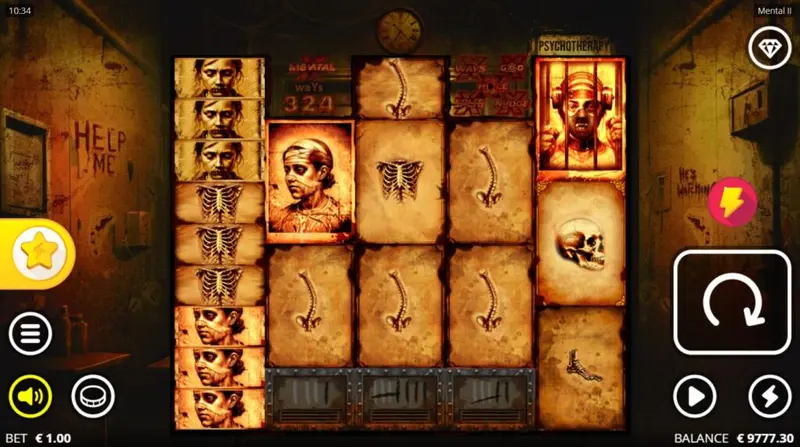Toggle turbo spin lightning button
Viewport: 800px width, 447px height.
pos(769,397)
